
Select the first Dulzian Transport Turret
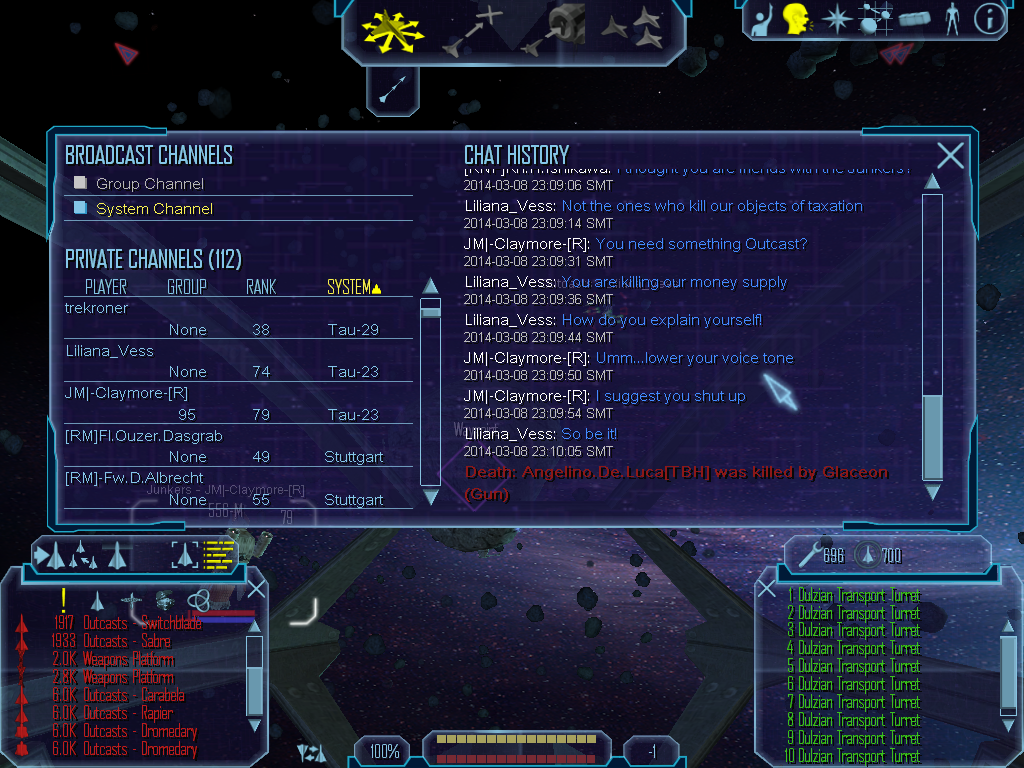(x=859, y=596)
